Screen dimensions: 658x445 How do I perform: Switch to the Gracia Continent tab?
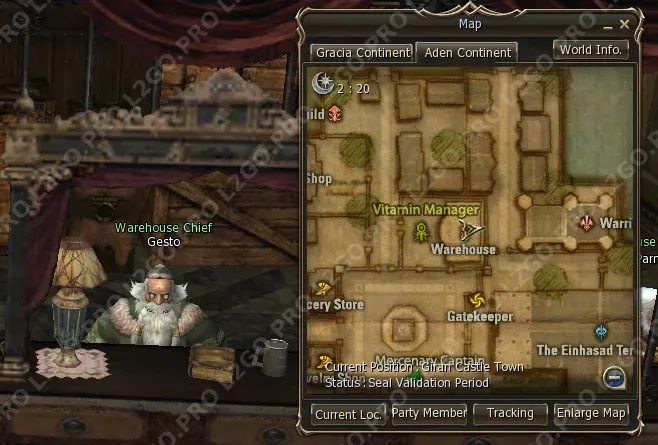[362, 52]
